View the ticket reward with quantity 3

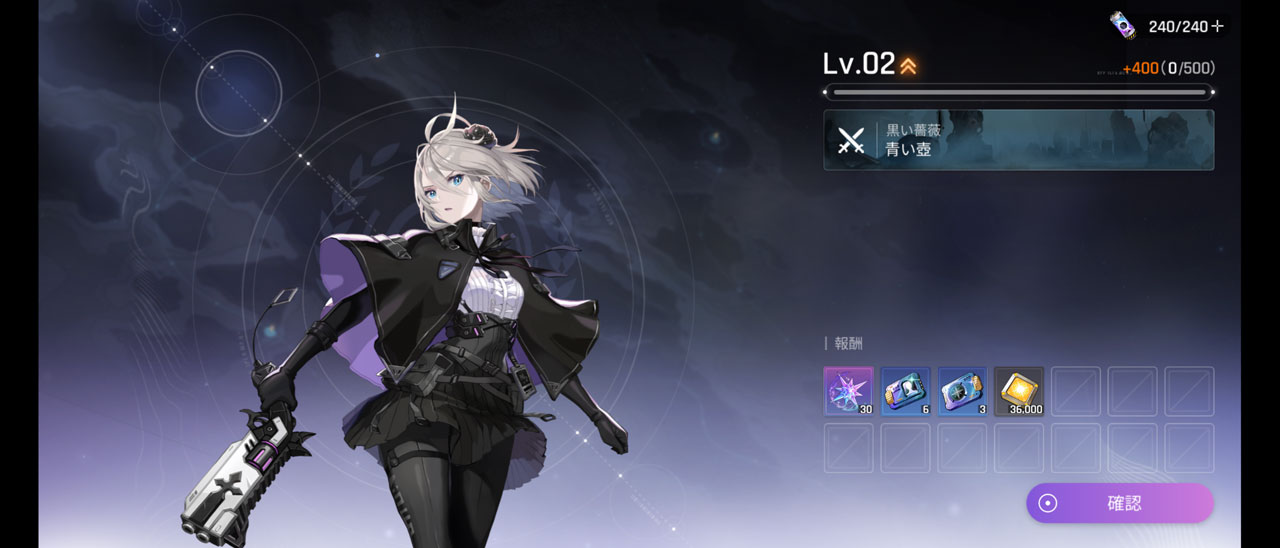pos(962,391)
